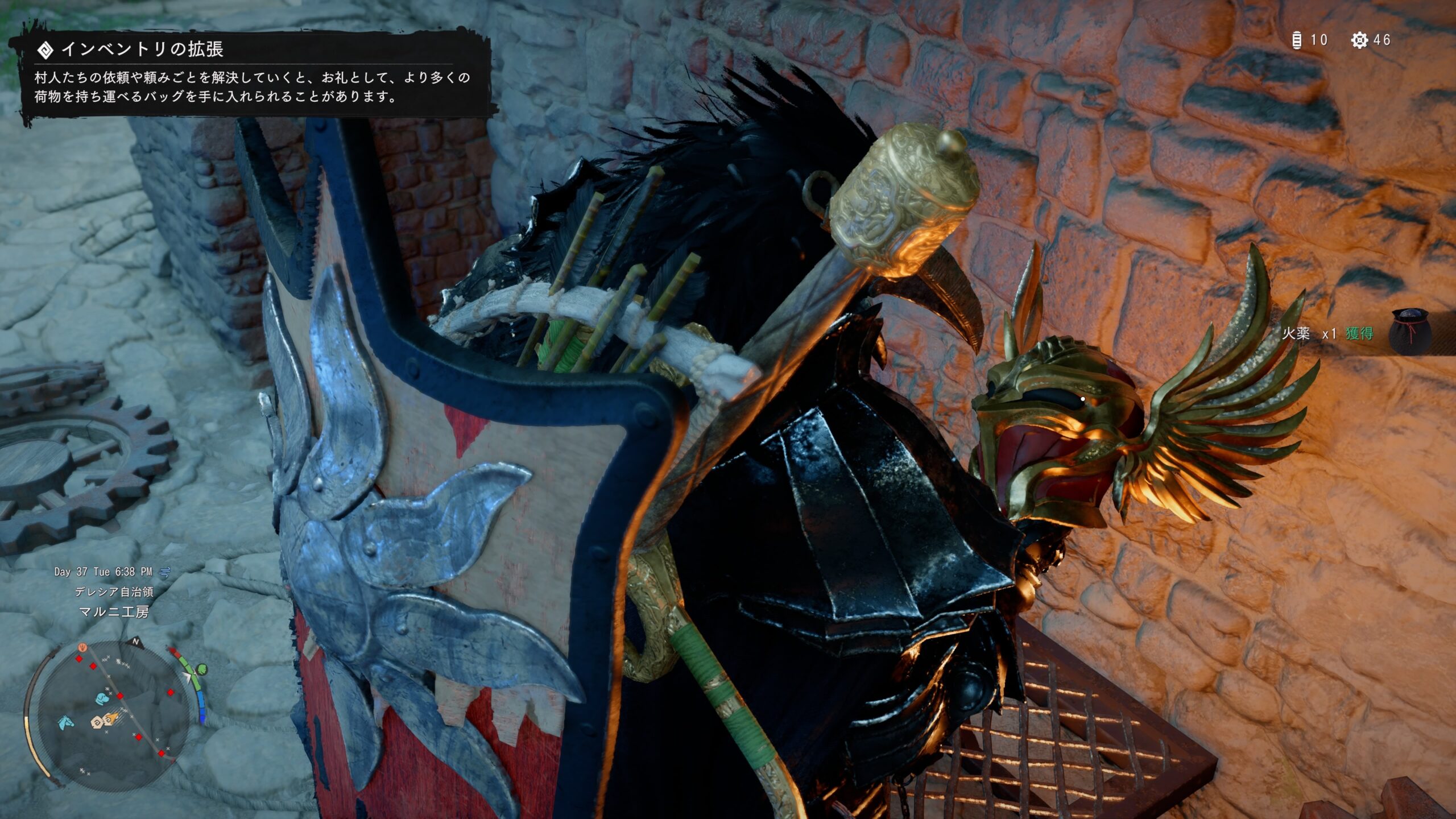Select the blue dog marker on minimap
The image size is (1456, 819).
pos(102,698)
